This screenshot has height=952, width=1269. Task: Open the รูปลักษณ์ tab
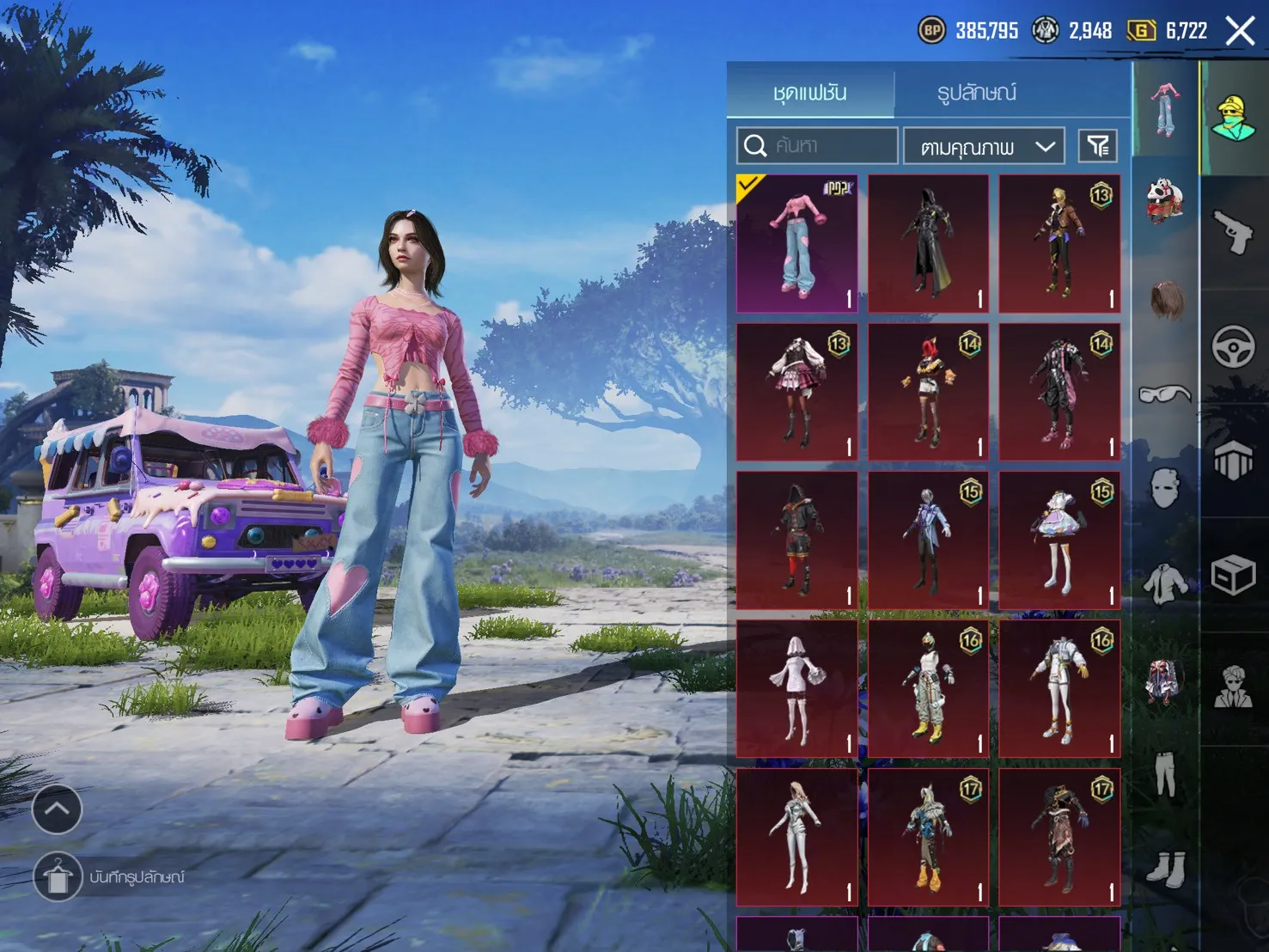[x=977, y=92]
